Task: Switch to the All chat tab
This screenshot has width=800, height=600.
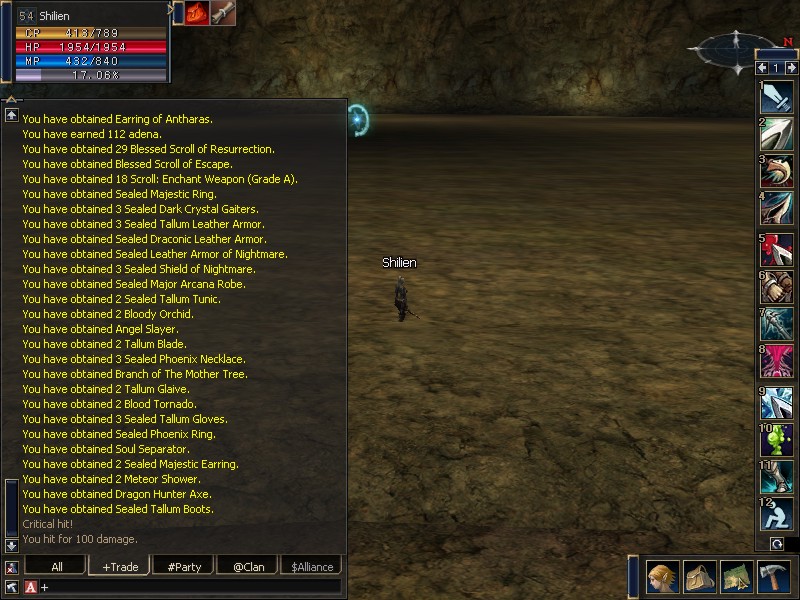Action: [x=56, y=566]
